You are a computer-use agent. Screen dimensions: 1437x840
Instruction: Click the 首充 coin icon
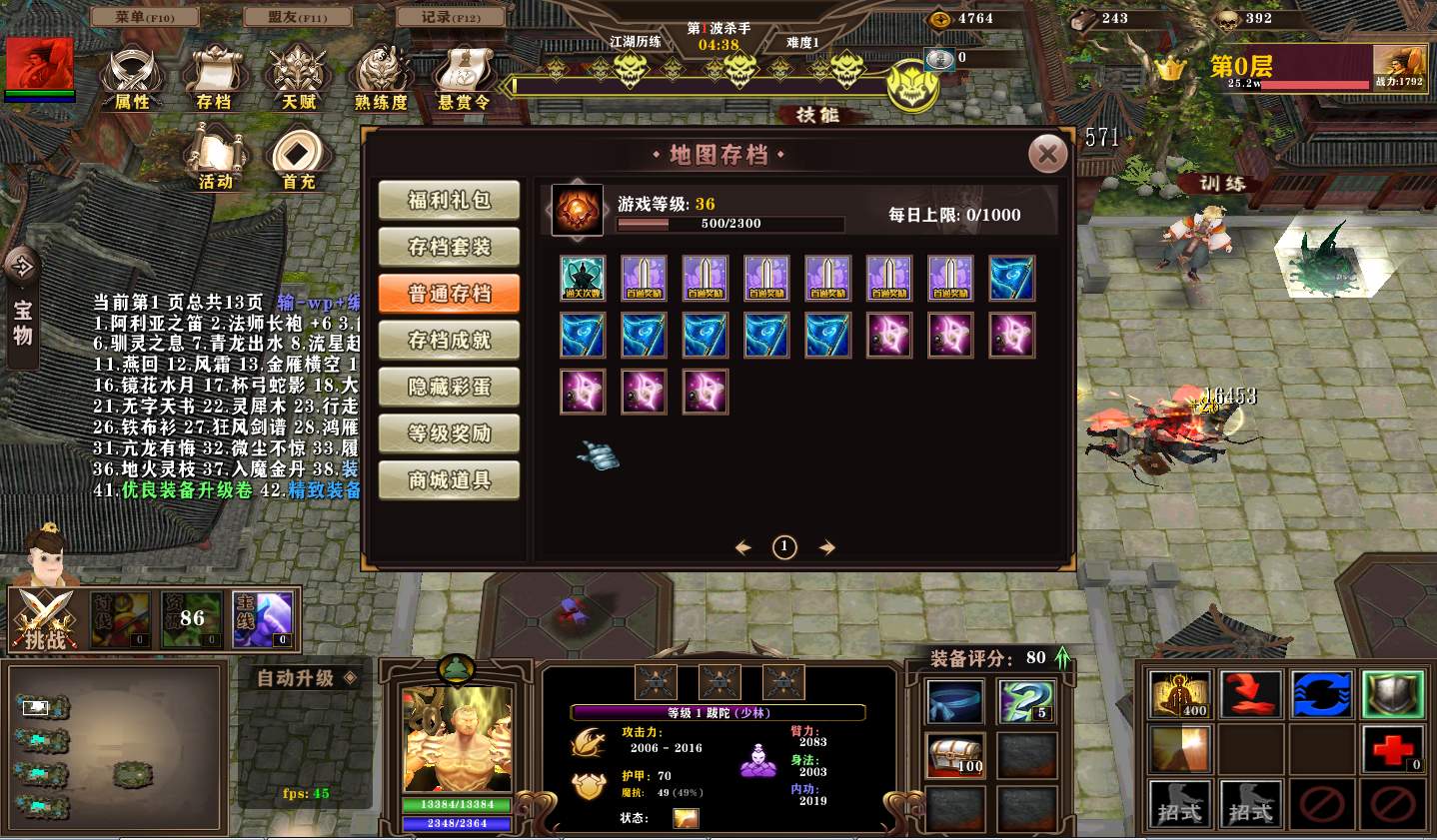(x=298, y=157)
